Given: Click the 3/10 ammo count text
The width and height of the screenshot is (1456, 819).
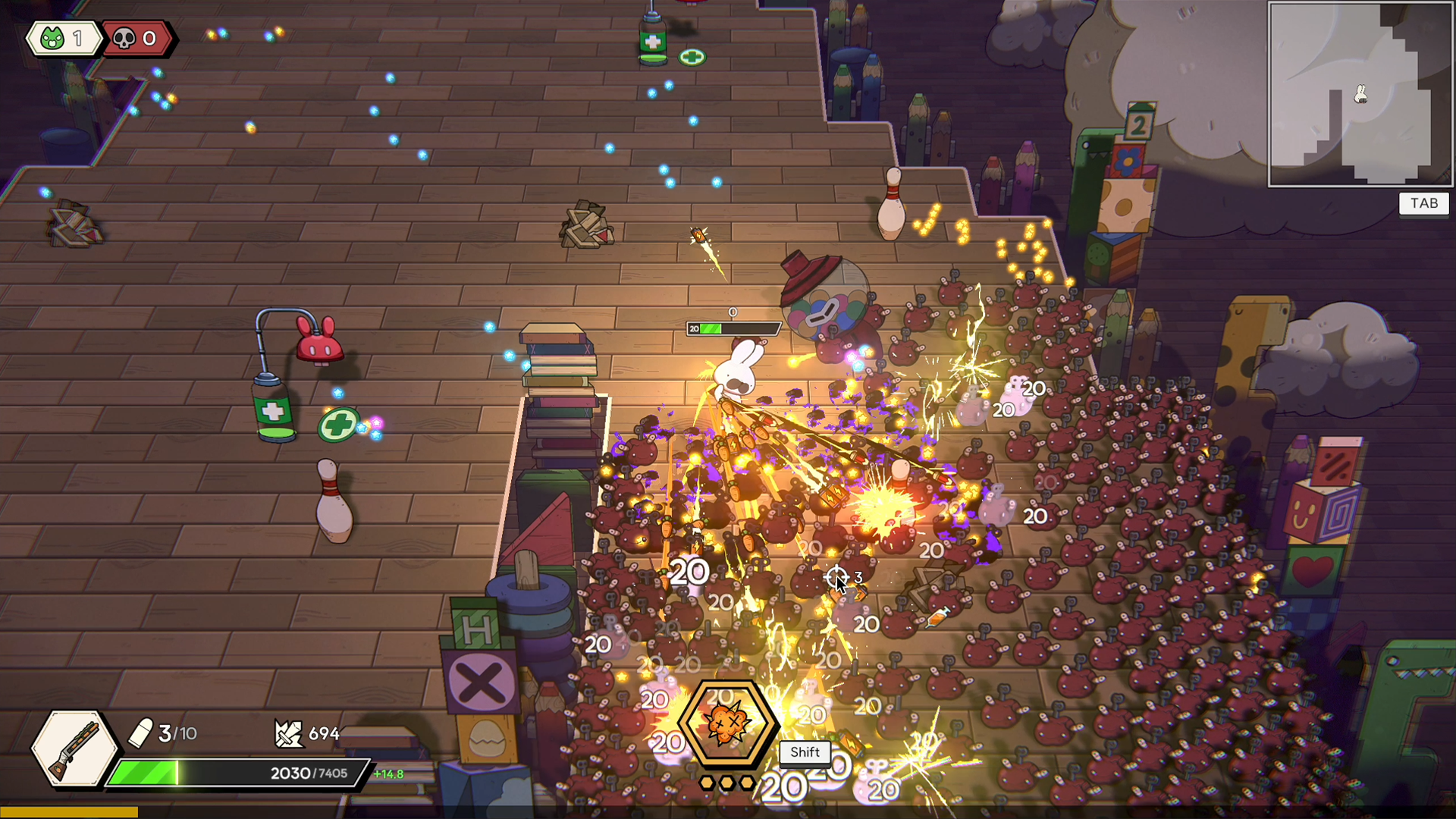Looking at the screenshot, I should click(177, 733).
